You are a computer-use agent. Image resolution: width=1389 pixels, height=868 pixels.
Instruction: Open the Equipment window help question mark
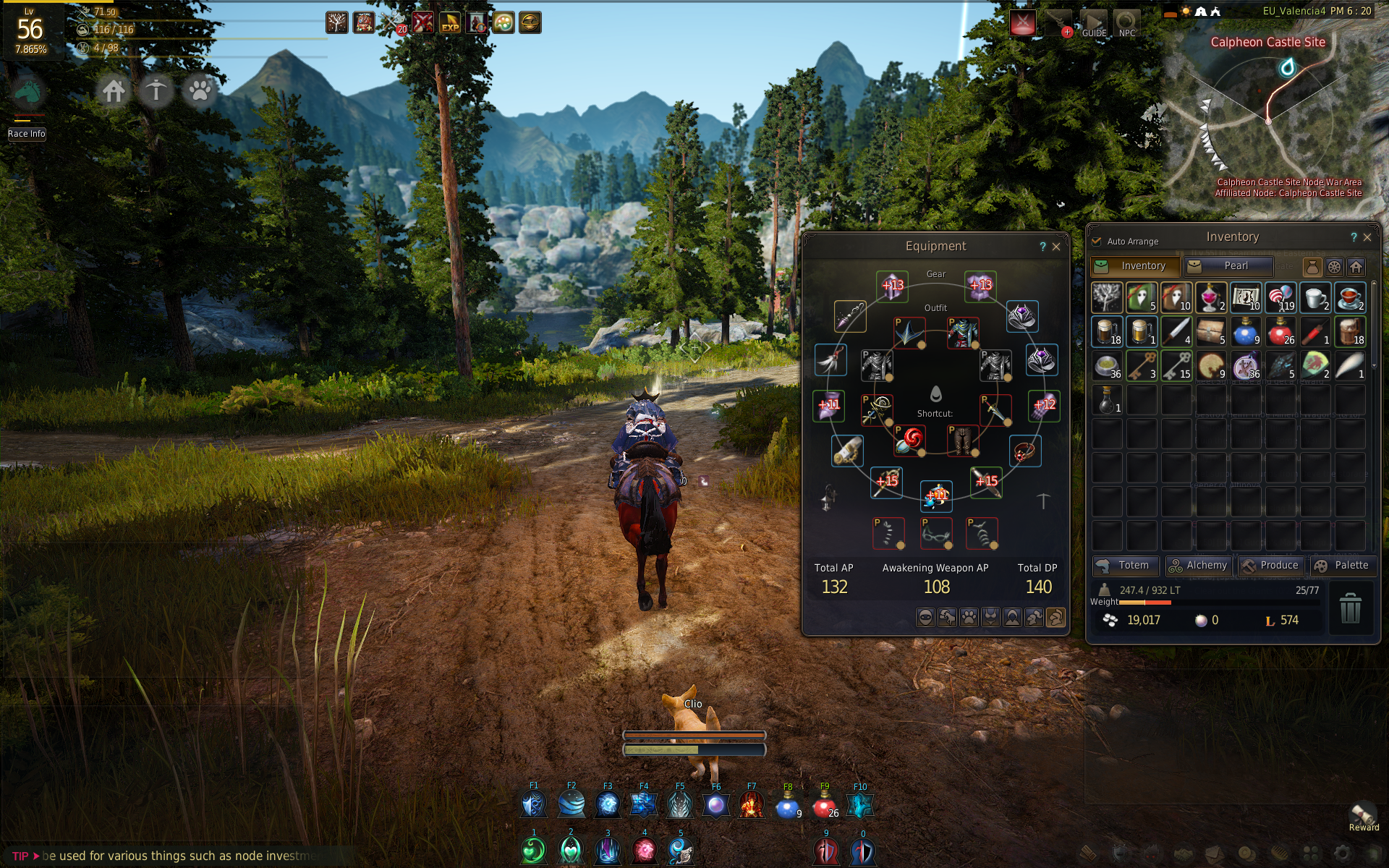point(1042,247)
